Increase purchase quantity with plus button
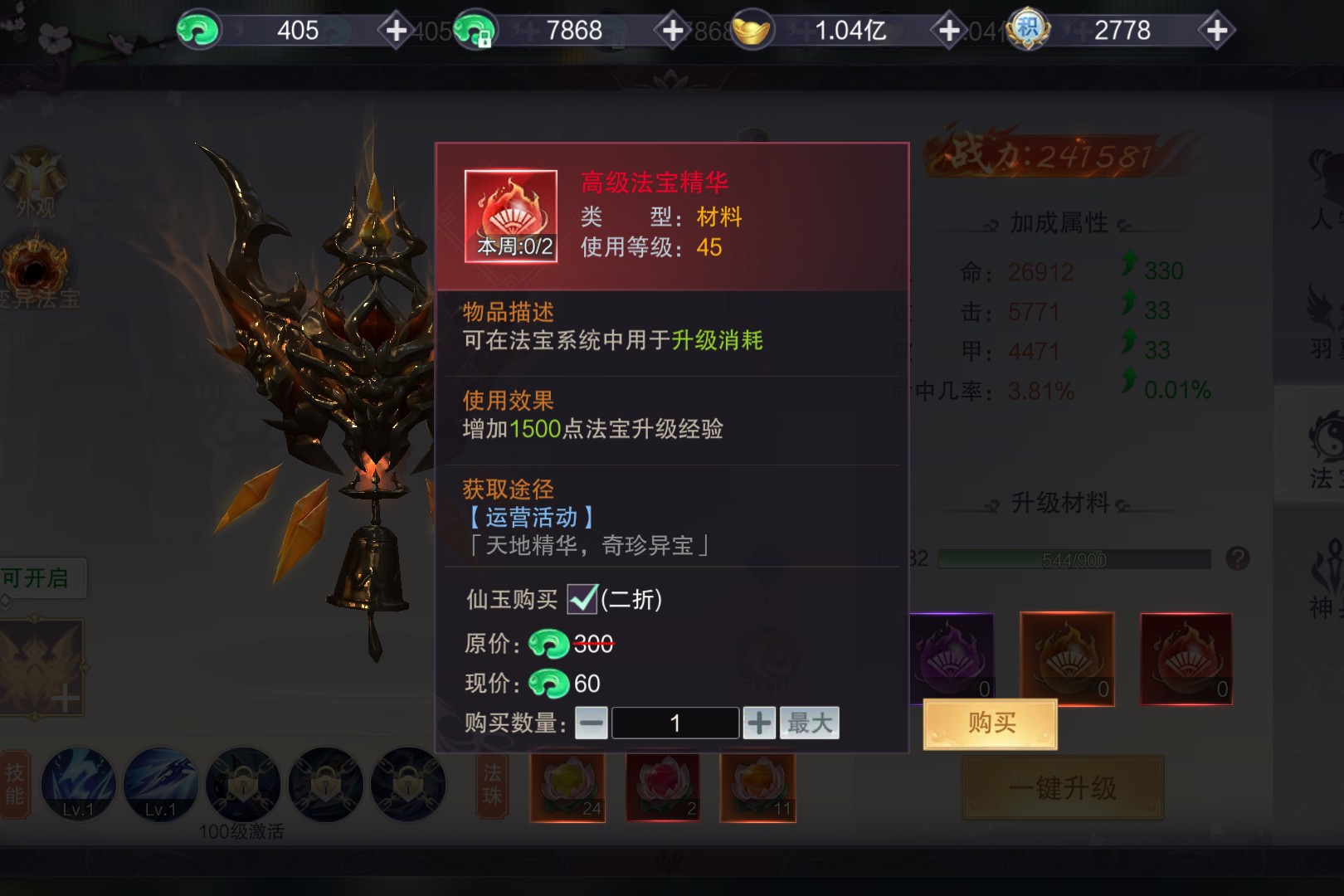The width and height of the screenshot is (1344, 896). [759, 723]
